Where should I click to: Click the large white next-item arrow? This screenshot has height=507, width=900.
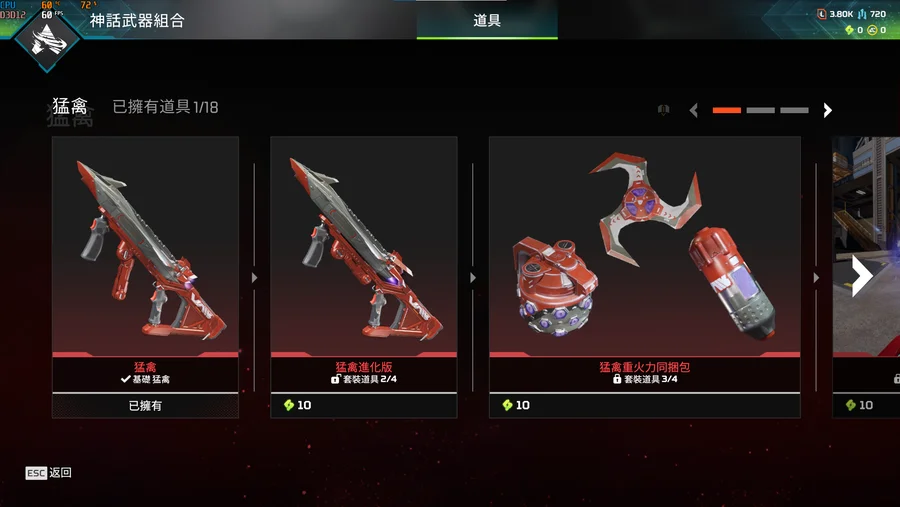[861, 277]
